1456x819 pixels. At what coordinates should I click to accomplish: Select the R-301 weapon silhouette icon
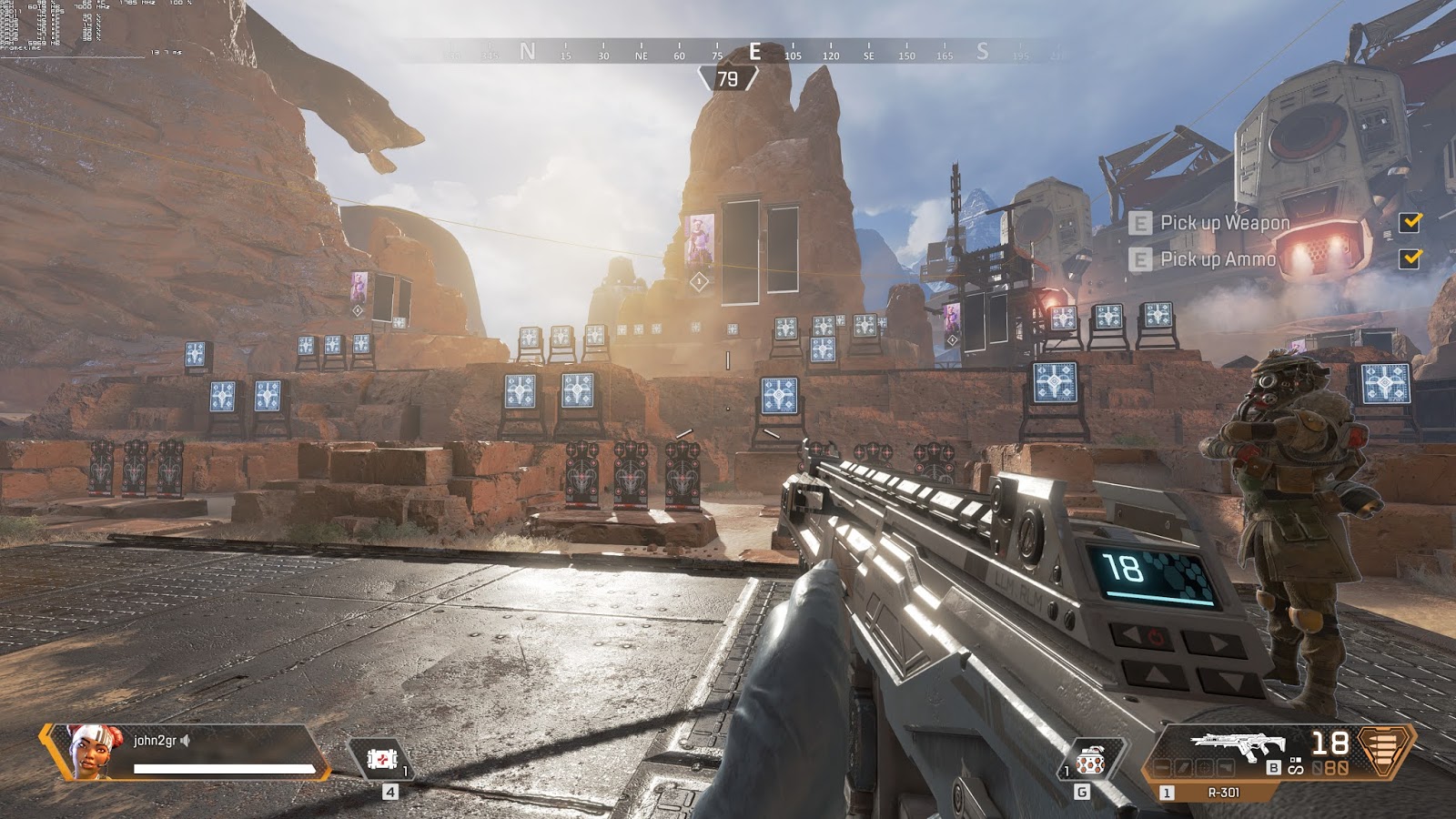[x=1238, y=744]
